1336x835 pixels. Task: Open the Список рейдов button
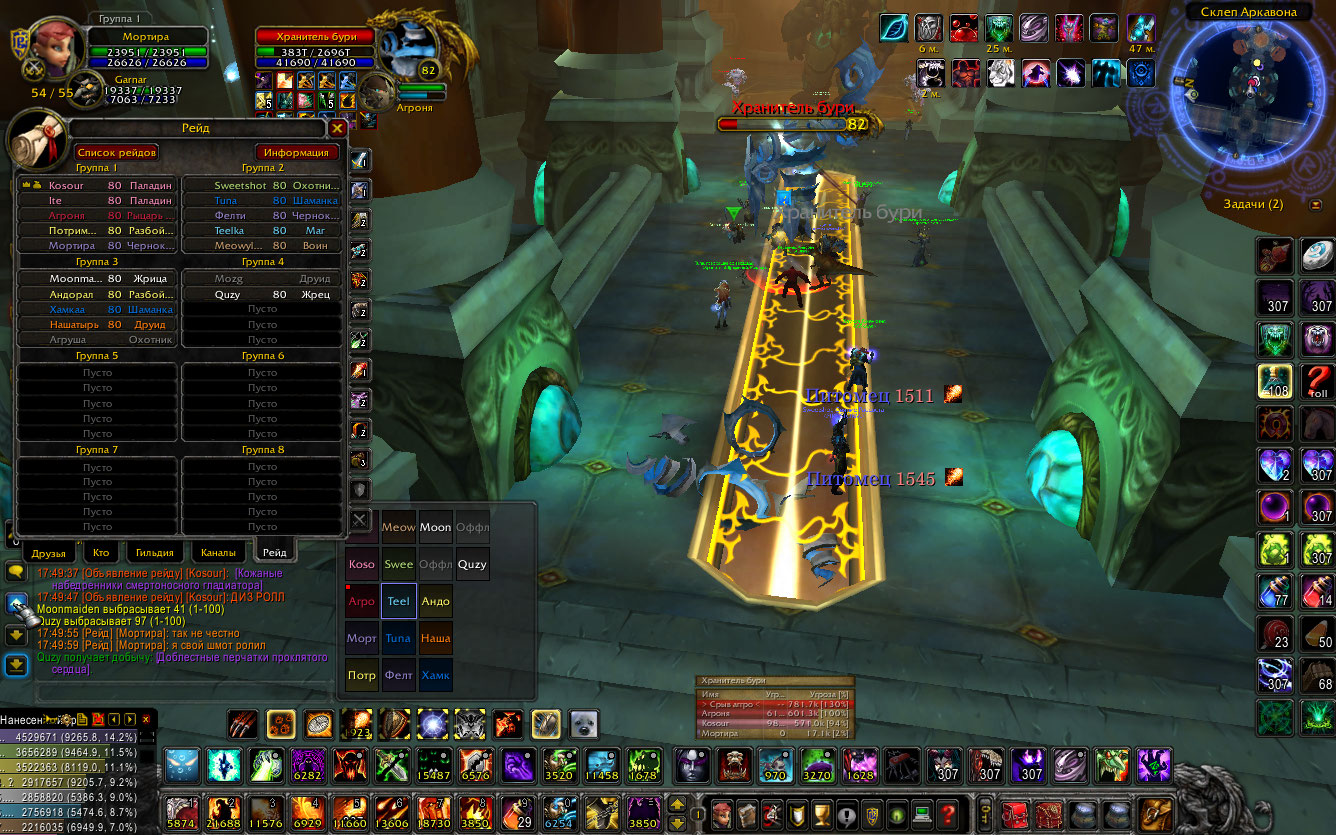(117, 152)
